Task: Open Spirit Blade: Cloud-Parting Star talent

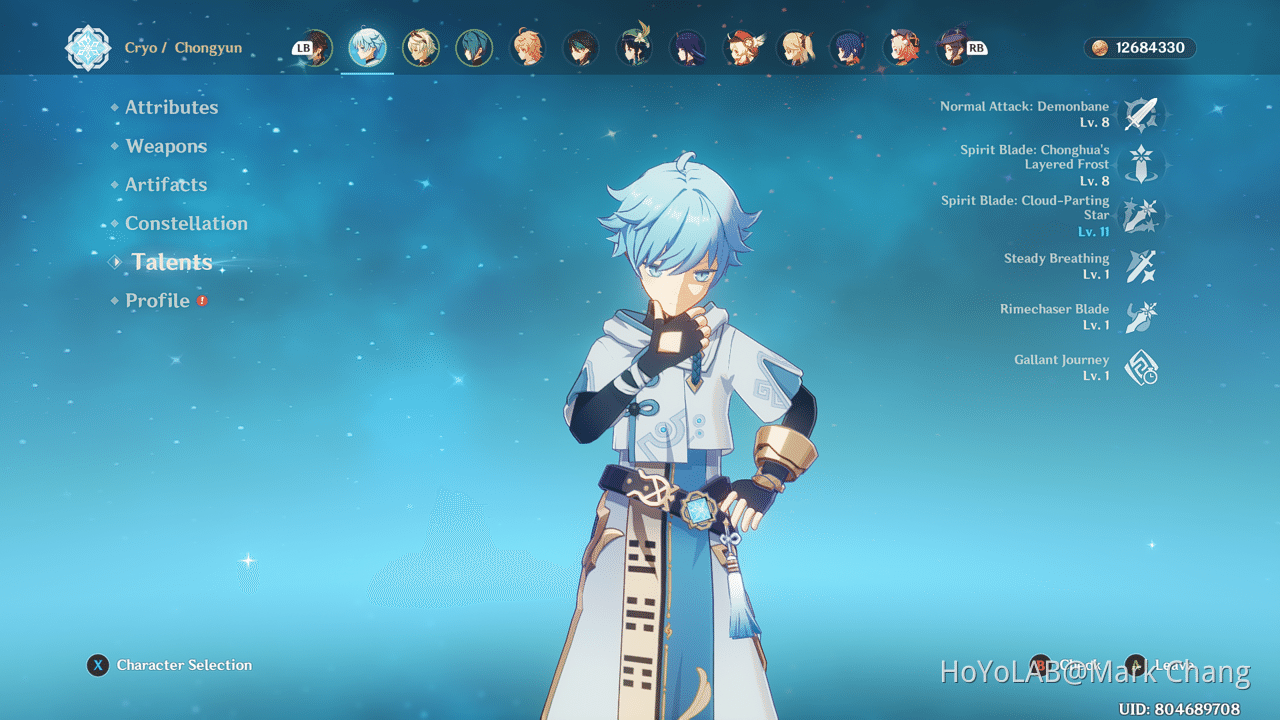Action: 1141,215
